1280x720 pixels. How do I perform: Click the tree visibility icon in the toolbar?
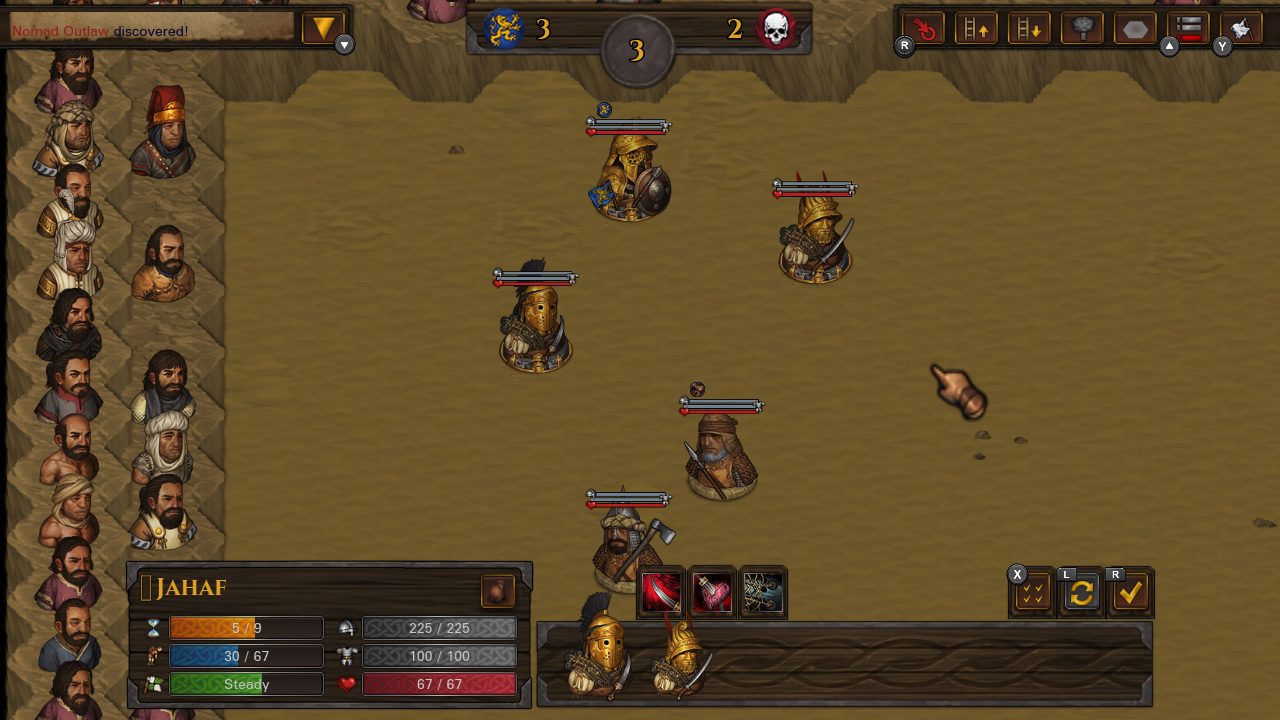[x=1081, y=28]
